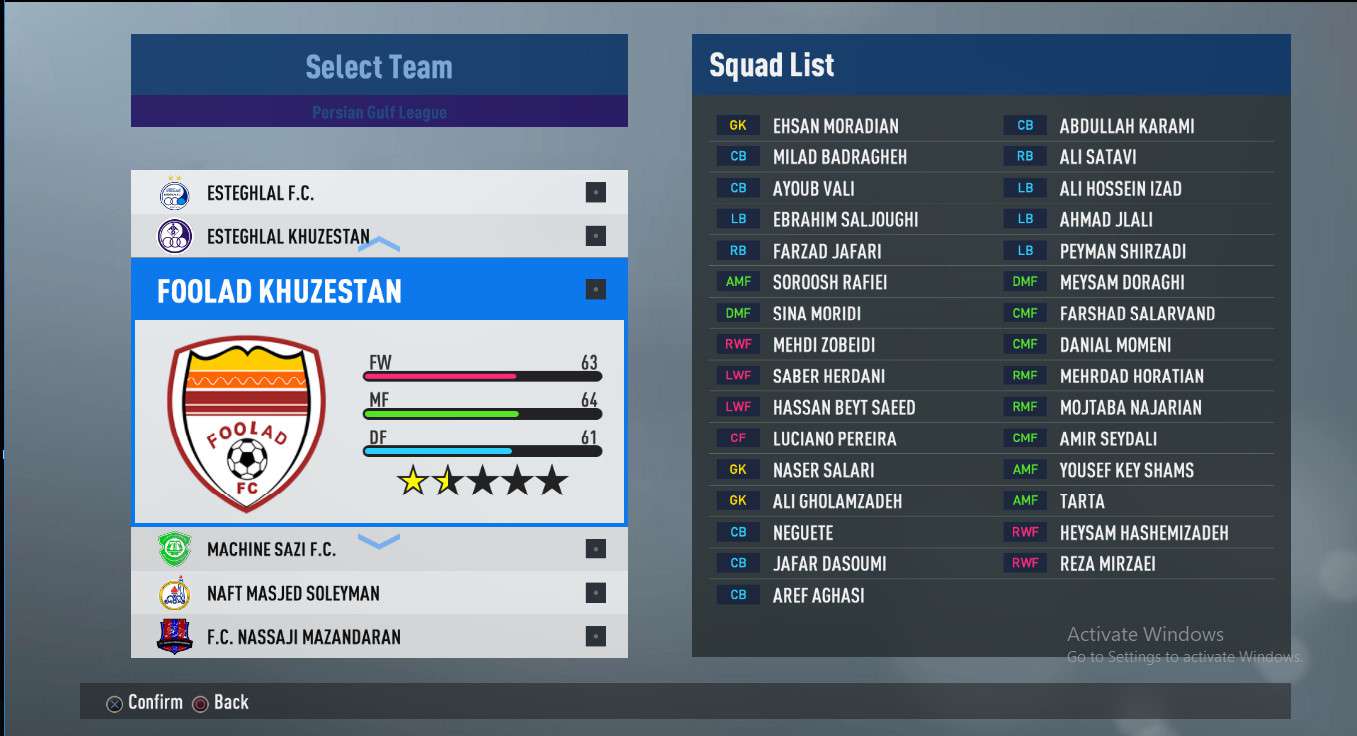Choose Naser Salari from the squad list
The image size is (1357, 736).
point(823,470)
